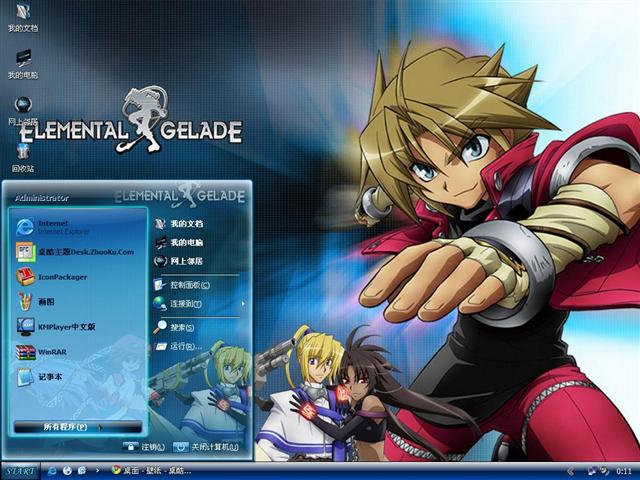Select the 回收站 recycle bin desktop icon
Image resolution: width=640 pixels, height=480 pixels.
pyautogui.click(x=23, y=157)
